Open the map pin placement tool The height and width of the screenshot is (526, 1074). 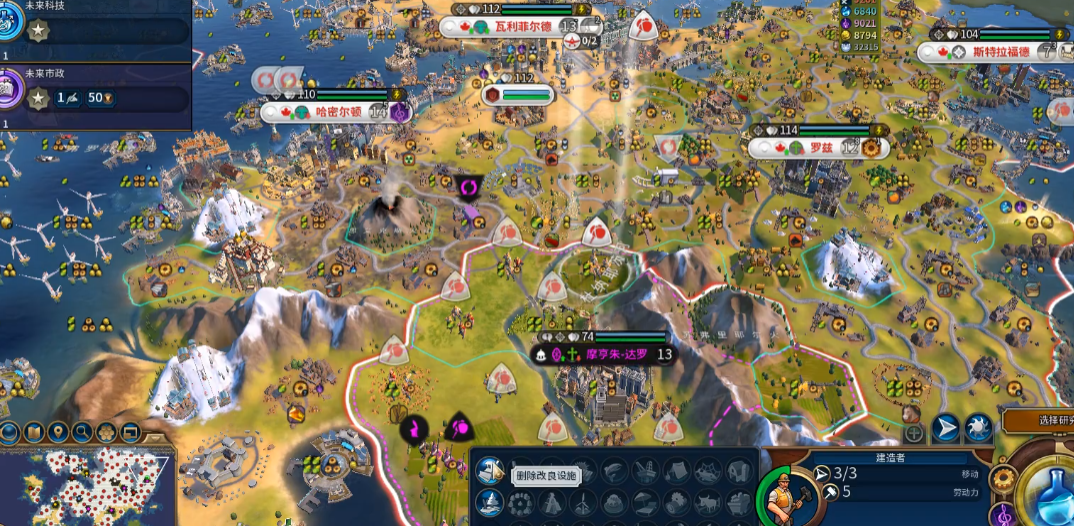pos(58,433)
